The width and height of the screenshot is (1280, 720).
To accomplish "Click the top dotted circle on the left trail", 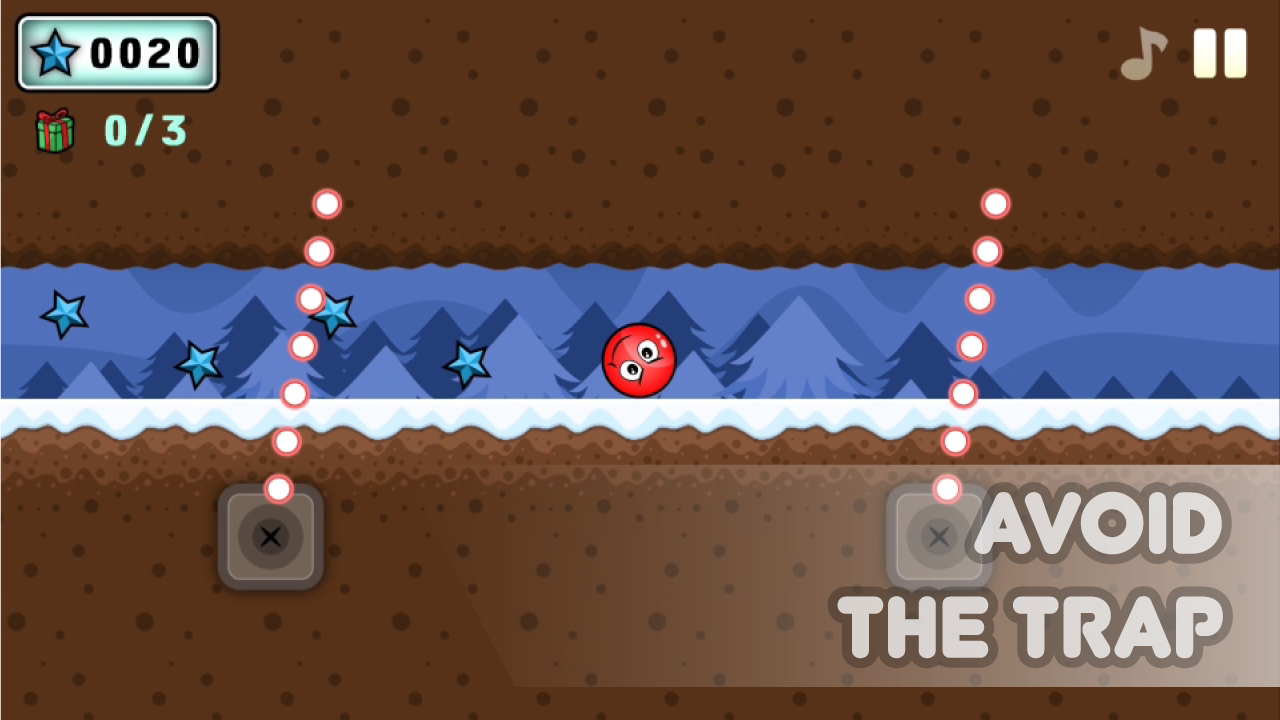I will click(x=327, y=203).
